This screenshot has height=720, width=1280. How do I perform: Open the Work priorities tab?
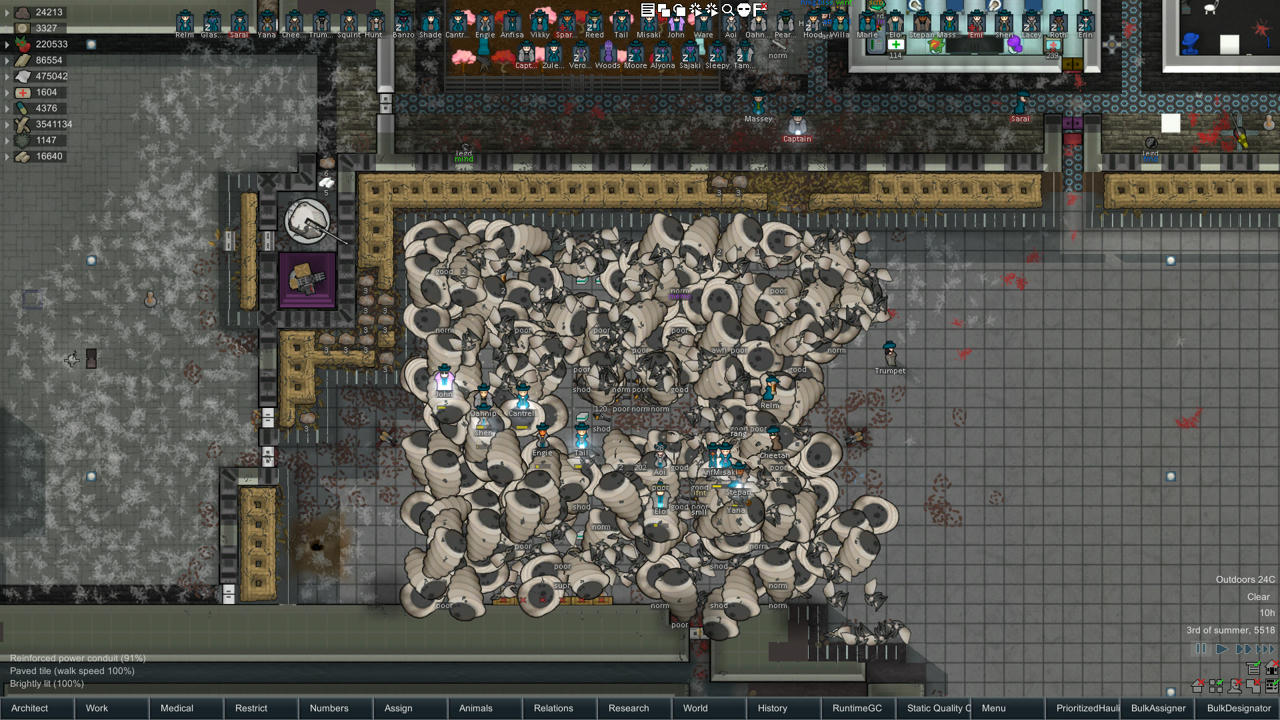[97, 708]
